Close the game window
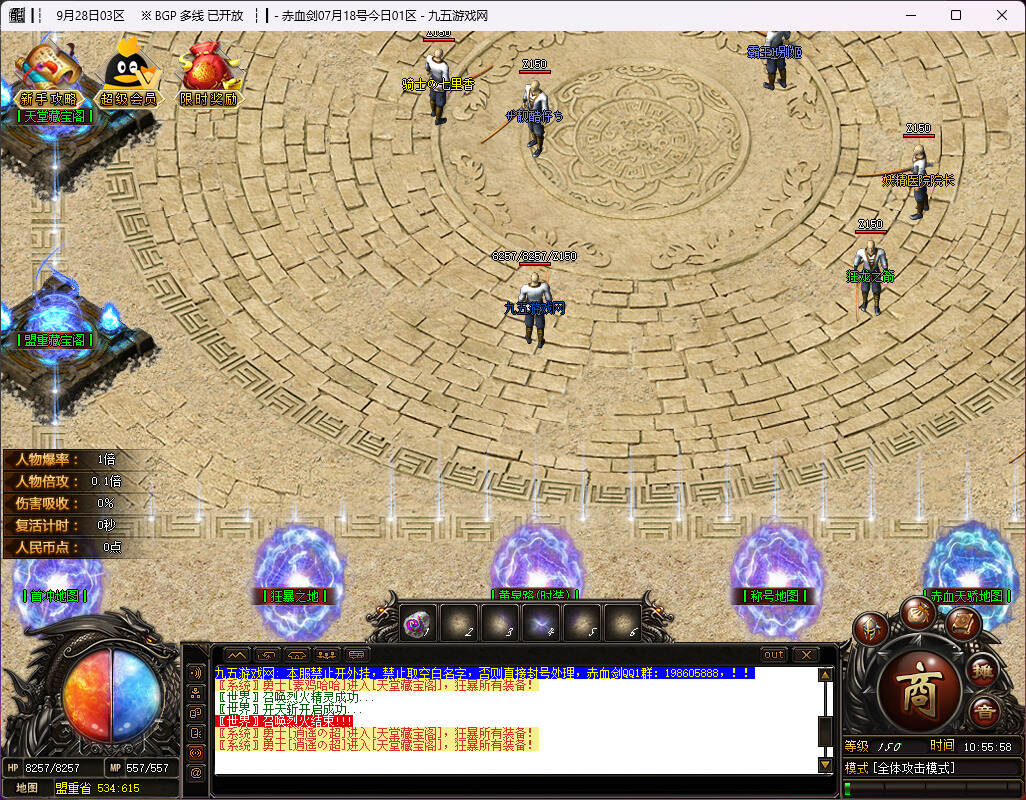The height and width of the screenshot is (800, 1026). (x=1001, y=15)
